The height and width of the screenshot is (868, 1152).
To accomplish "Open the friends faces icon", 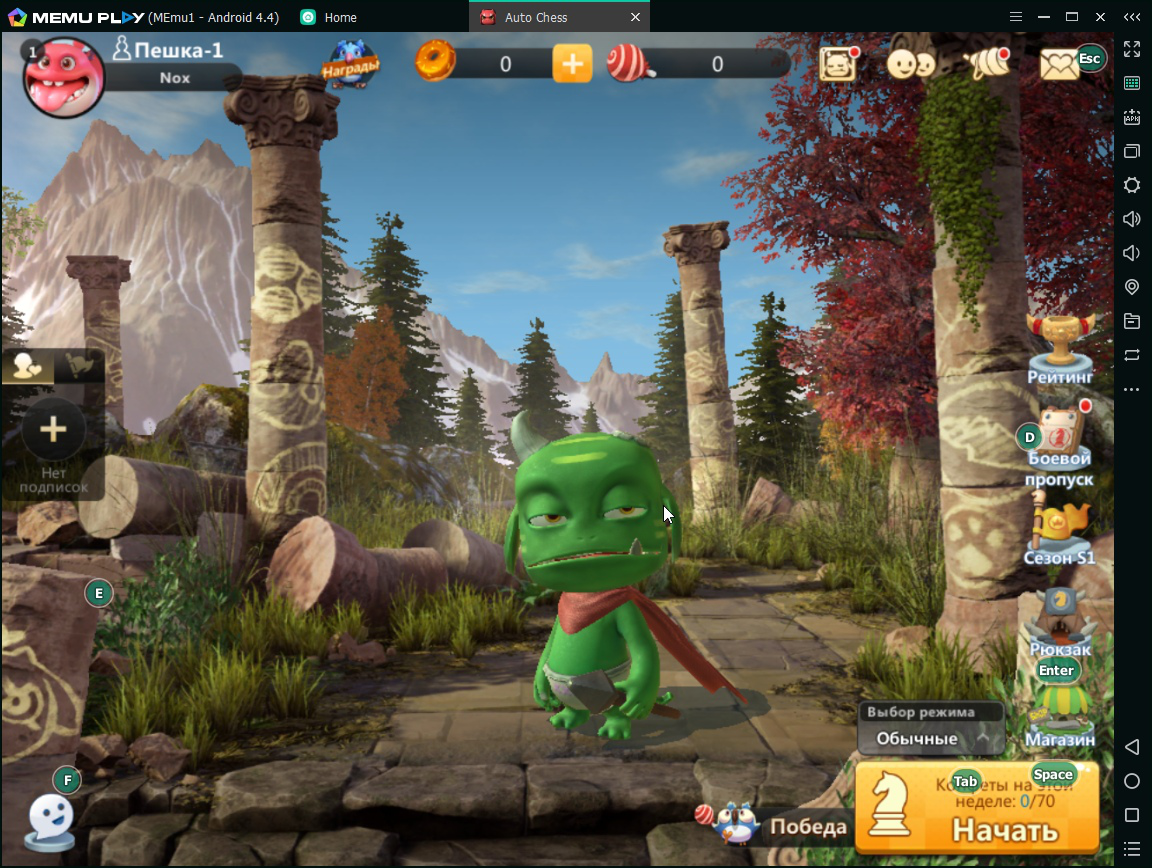I will click(910, 64).
